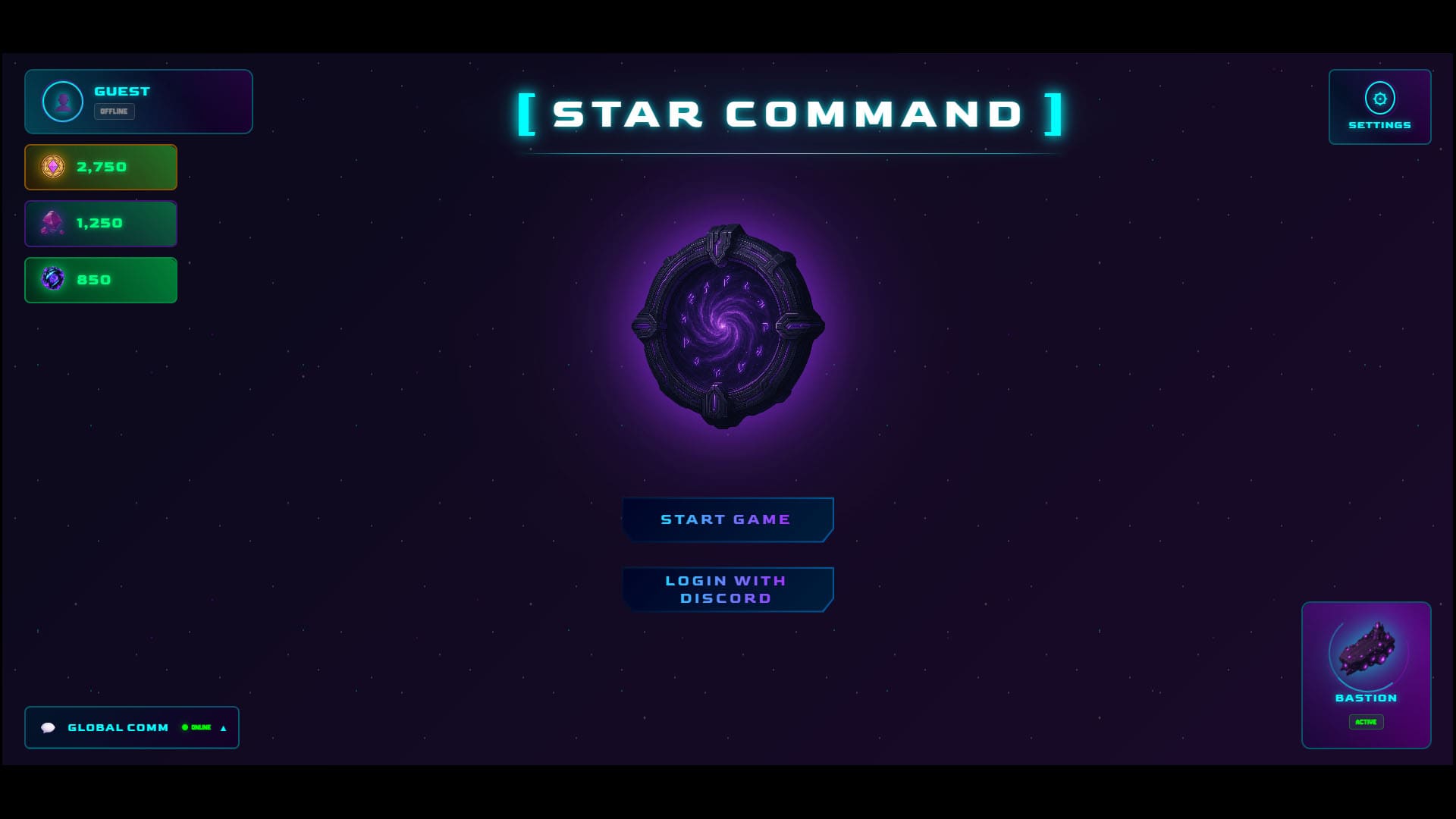
Task: Select the pink crystal resource icon
Action: (53, 223)
